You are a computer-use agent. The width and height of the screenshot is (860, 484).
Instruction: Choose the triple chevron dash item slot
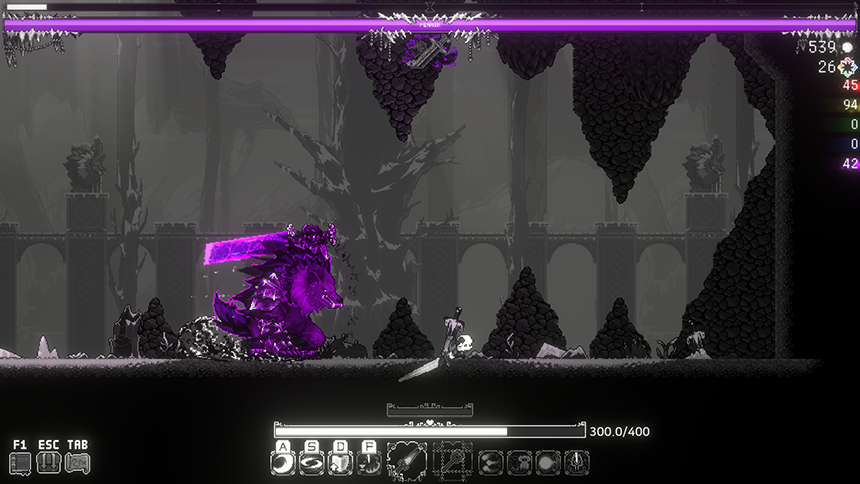coord(491,463)
